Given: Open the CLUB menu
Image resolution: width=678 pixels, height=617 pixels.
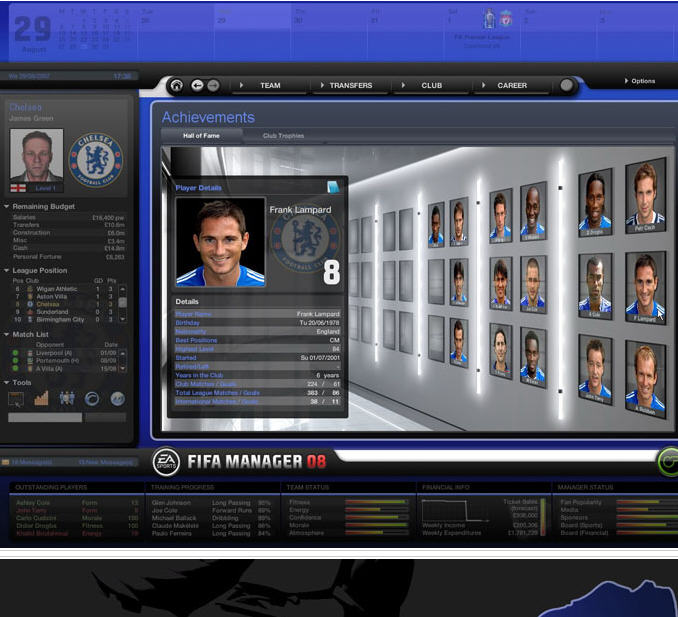Looking at the screenshot, I should point(431,86).
